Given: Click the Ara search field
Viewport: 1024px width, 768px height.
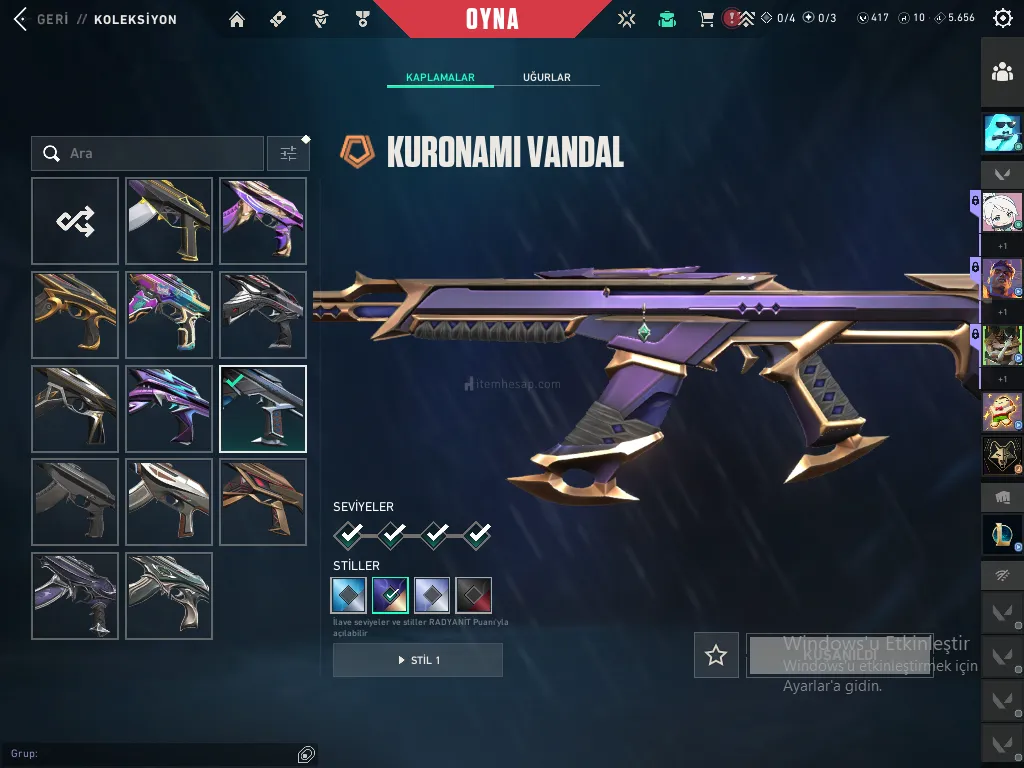Looking at the screenshot, I should 150,153.
